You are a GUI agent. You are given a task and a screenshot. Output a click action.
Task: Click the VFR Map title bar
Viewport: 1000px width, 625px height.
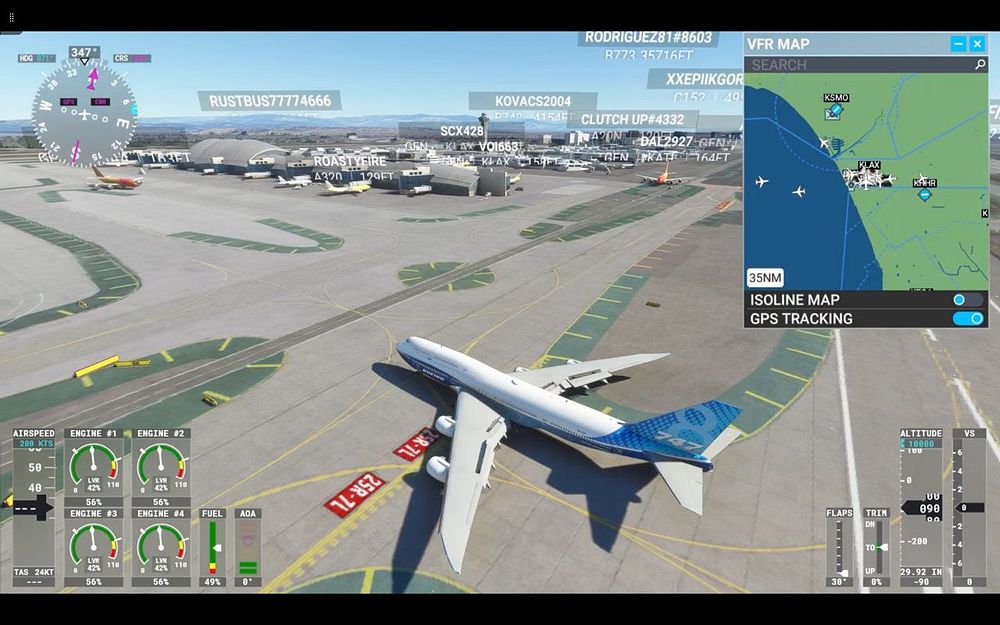[840, 44]
